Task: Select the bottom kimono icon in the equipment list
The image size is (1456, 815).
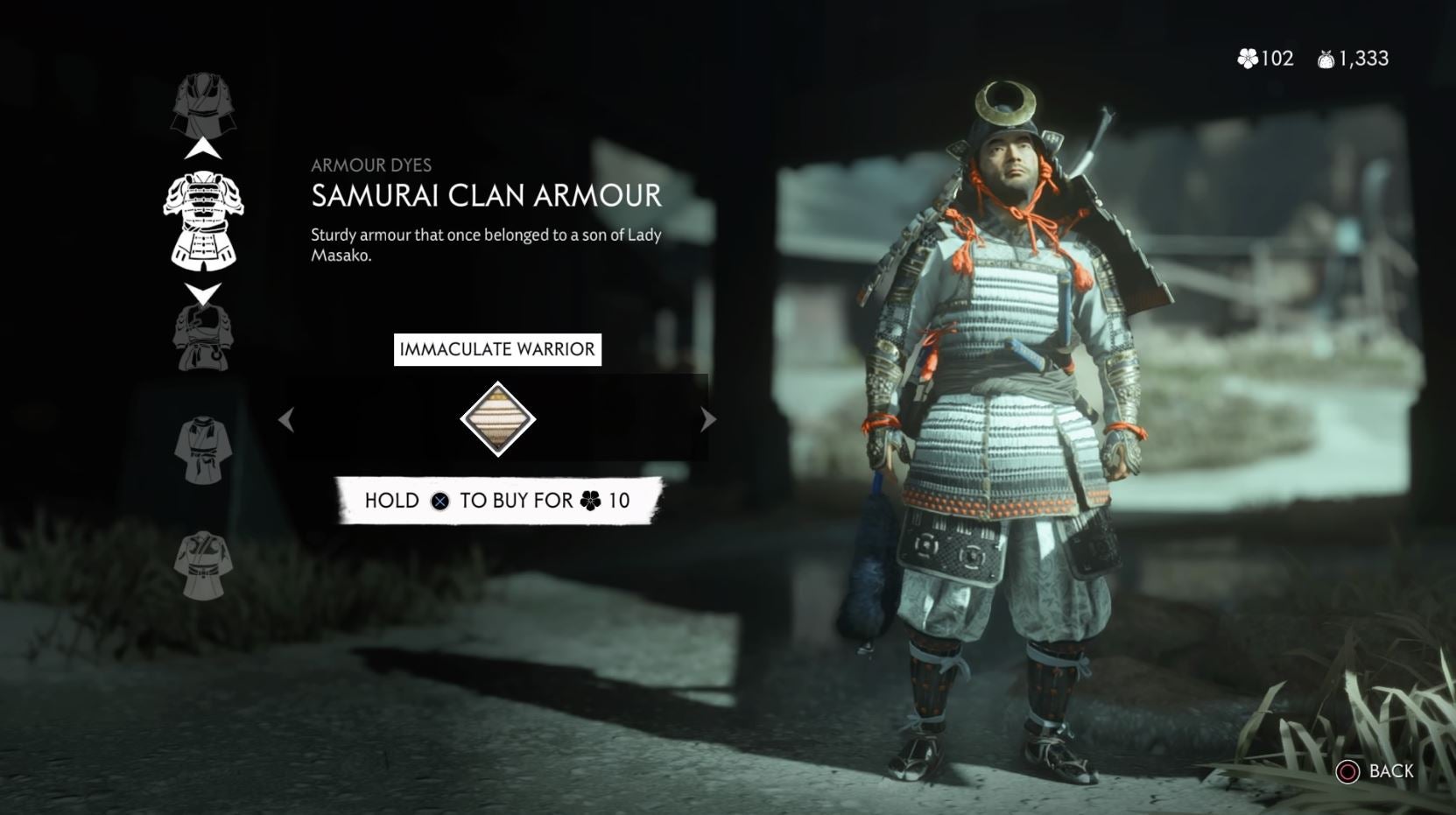Action: [x=203, y=560]
